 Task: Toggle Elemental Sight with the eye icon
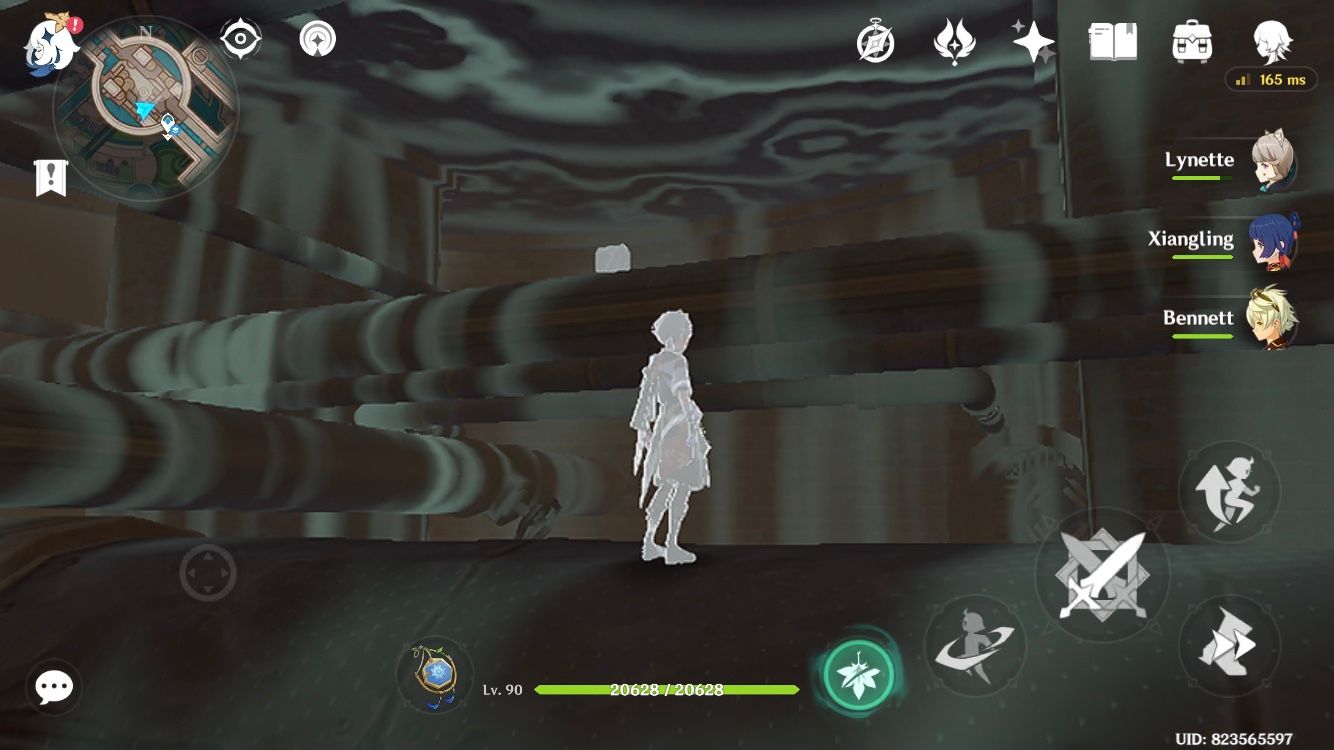point(237,38)
